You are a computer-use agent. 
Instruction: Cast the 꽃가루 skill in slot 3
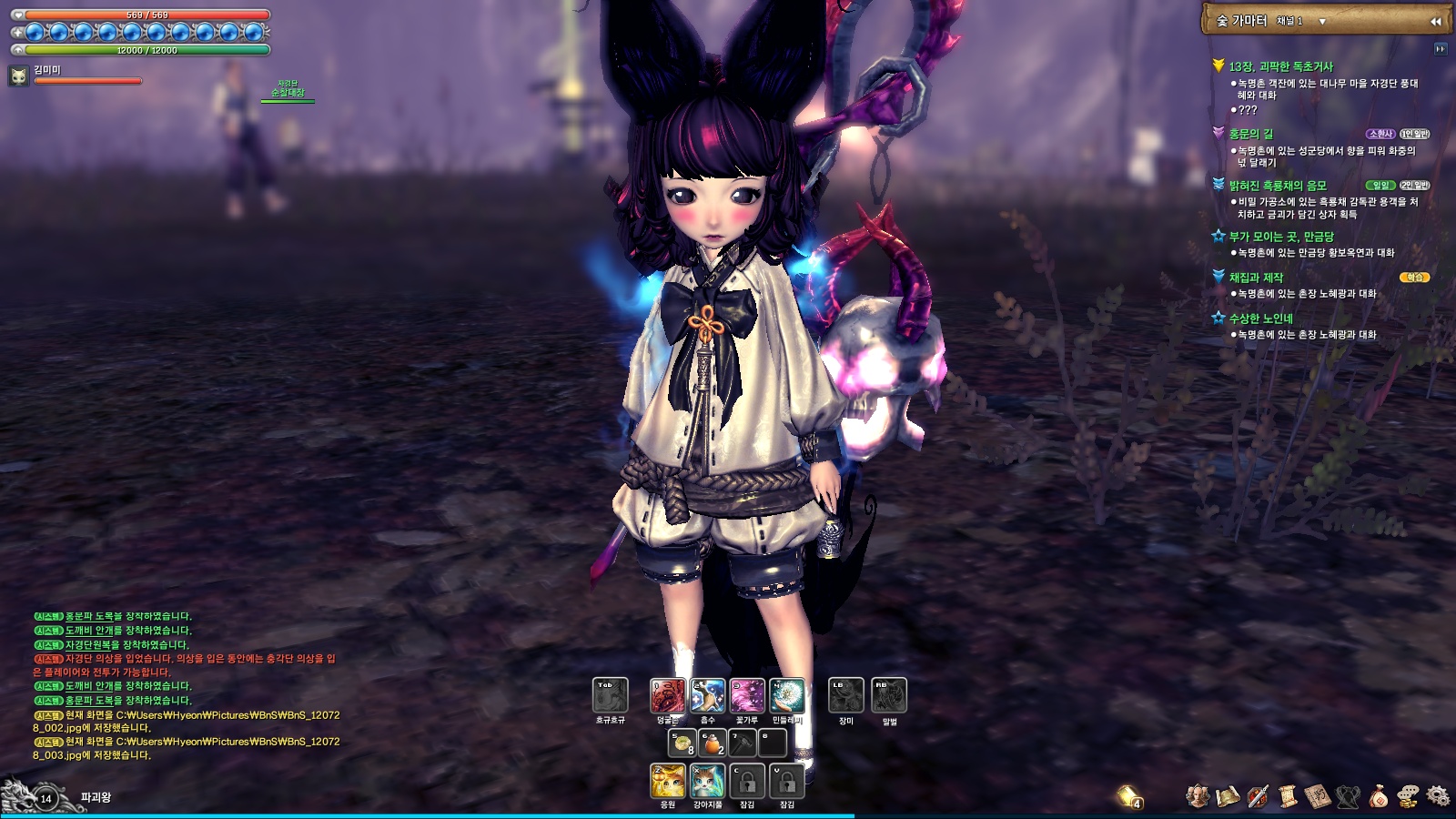coord(747,695)
